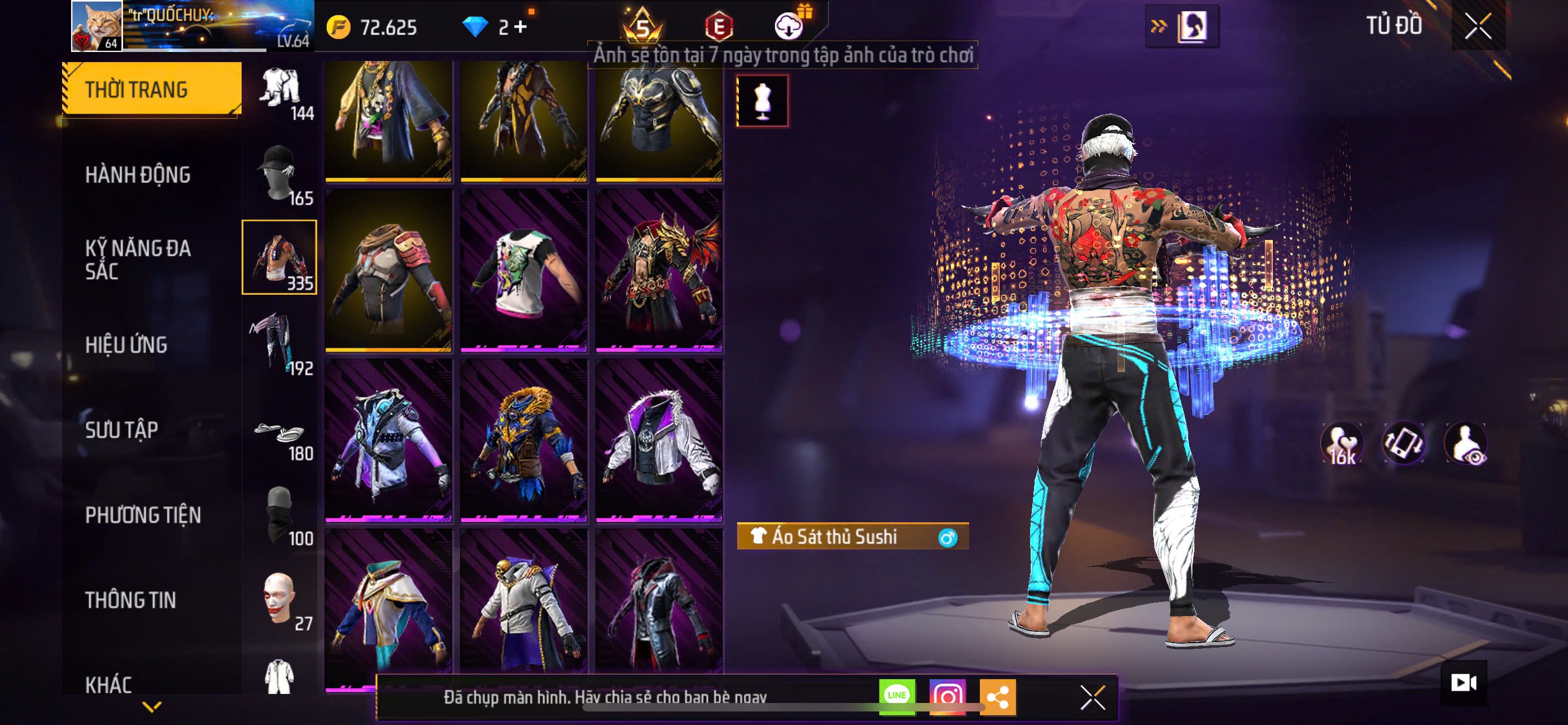Image resolution: width=1568 pixels, height=725 pixels.
Task: Choose the face mask category showing 100
Action: 279,515
